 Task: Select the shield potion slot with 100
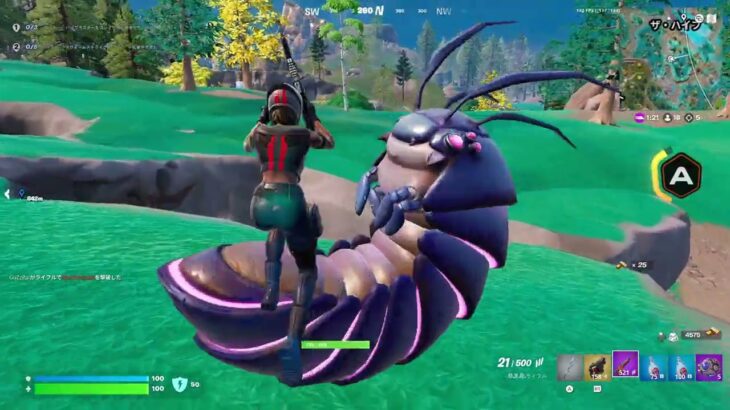[x=681, y=367]
